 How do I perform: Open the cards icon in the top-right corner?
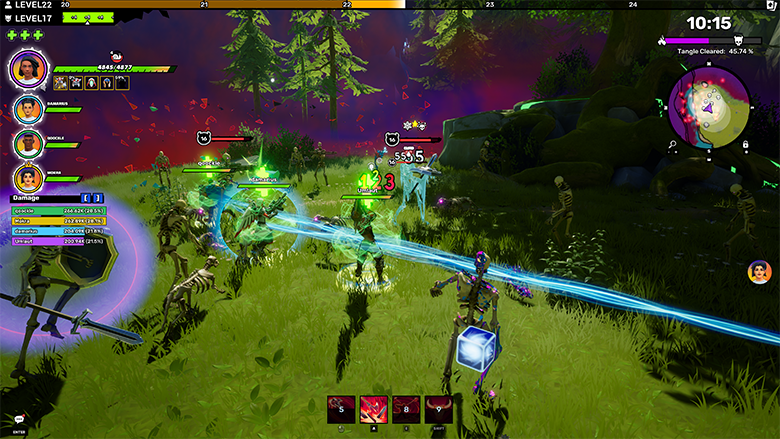tap(768, 6)
